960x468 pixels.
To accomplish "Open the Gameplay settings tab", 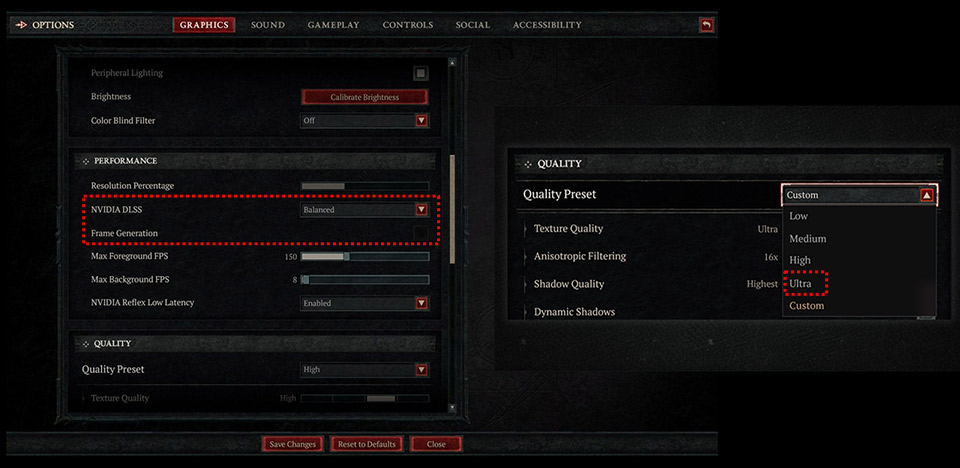I will (x=333, y=25).
